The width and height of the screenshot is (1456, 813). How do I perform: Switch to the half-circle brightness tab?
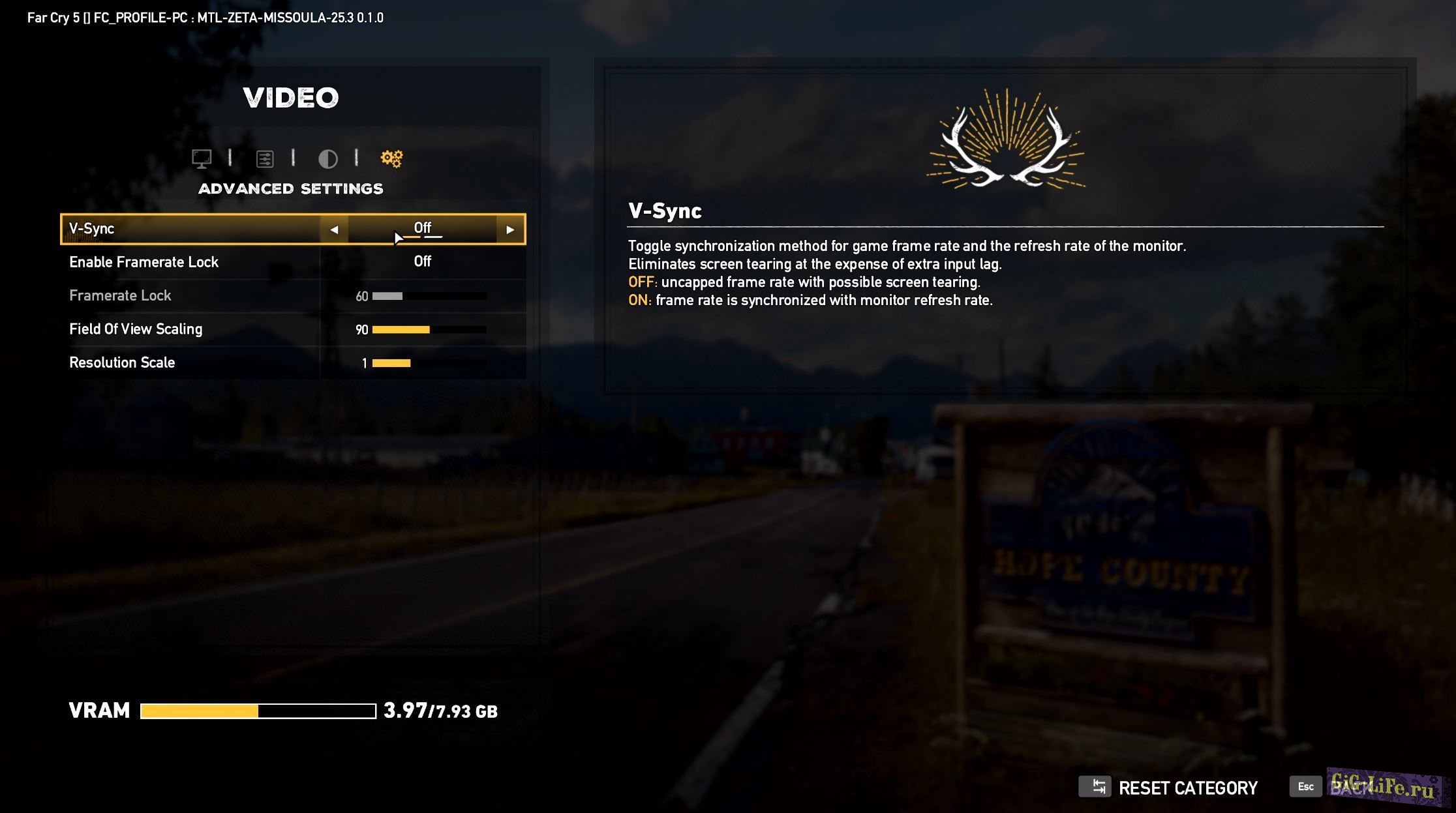(x=327, y=158)
